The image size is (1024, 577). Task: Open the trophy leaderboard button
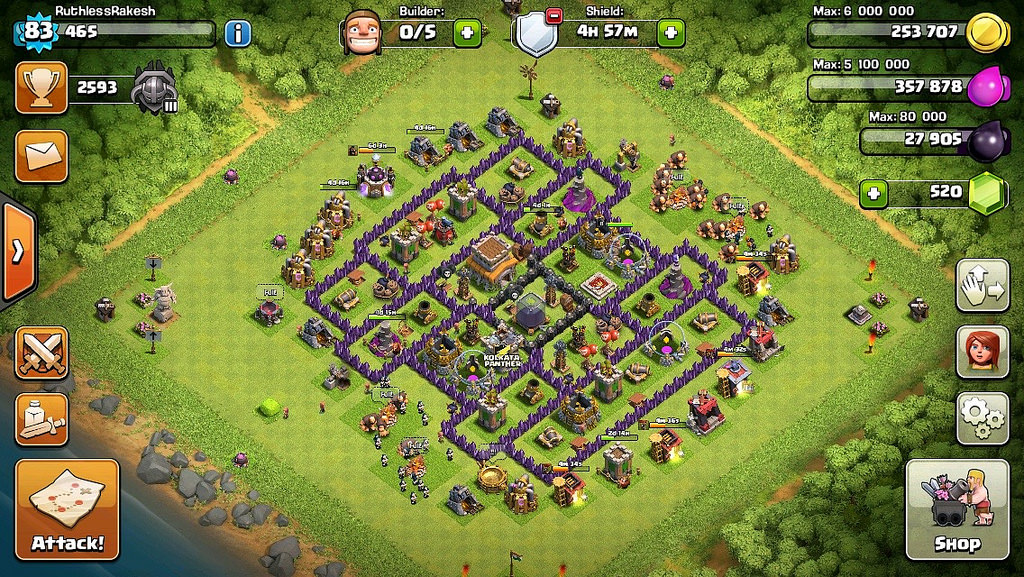point(41,88)
